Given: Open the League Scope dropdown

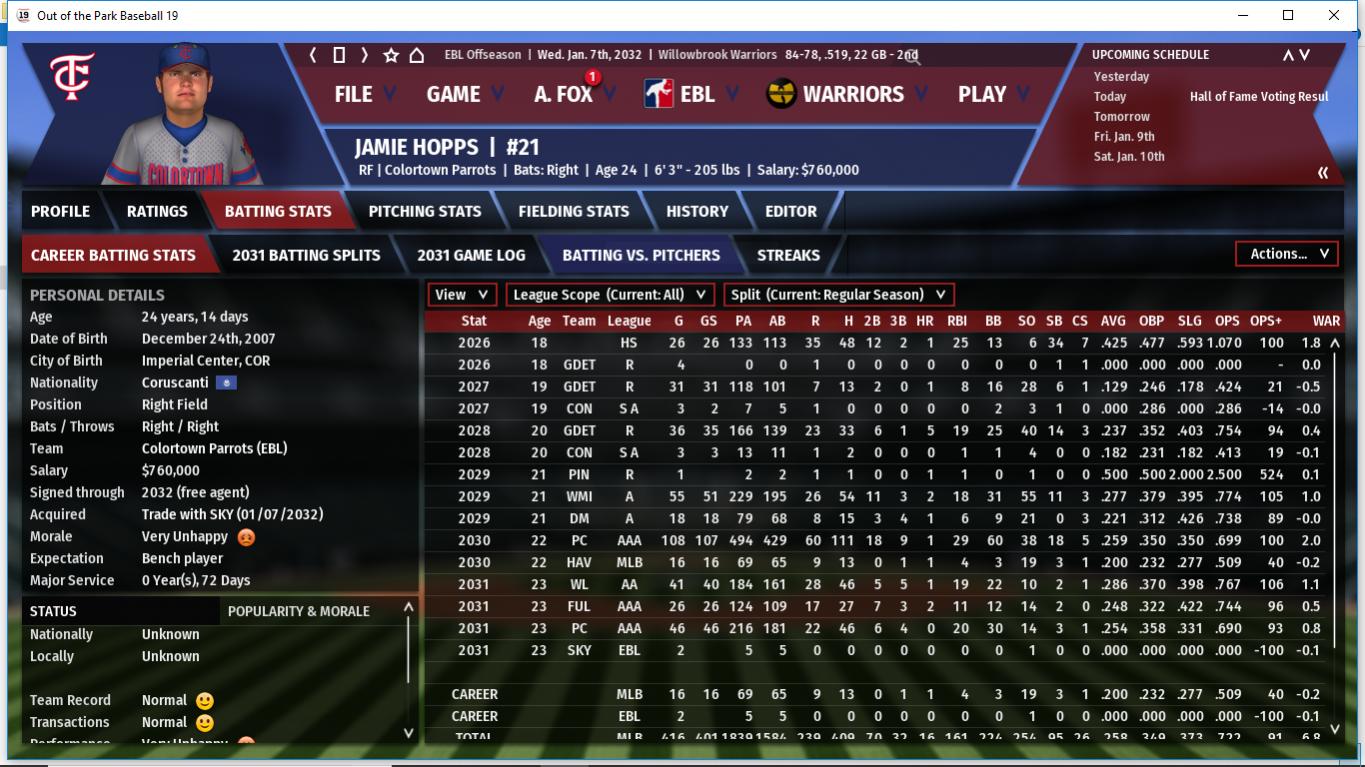Looking at the screenshot, I should (610, 295).
